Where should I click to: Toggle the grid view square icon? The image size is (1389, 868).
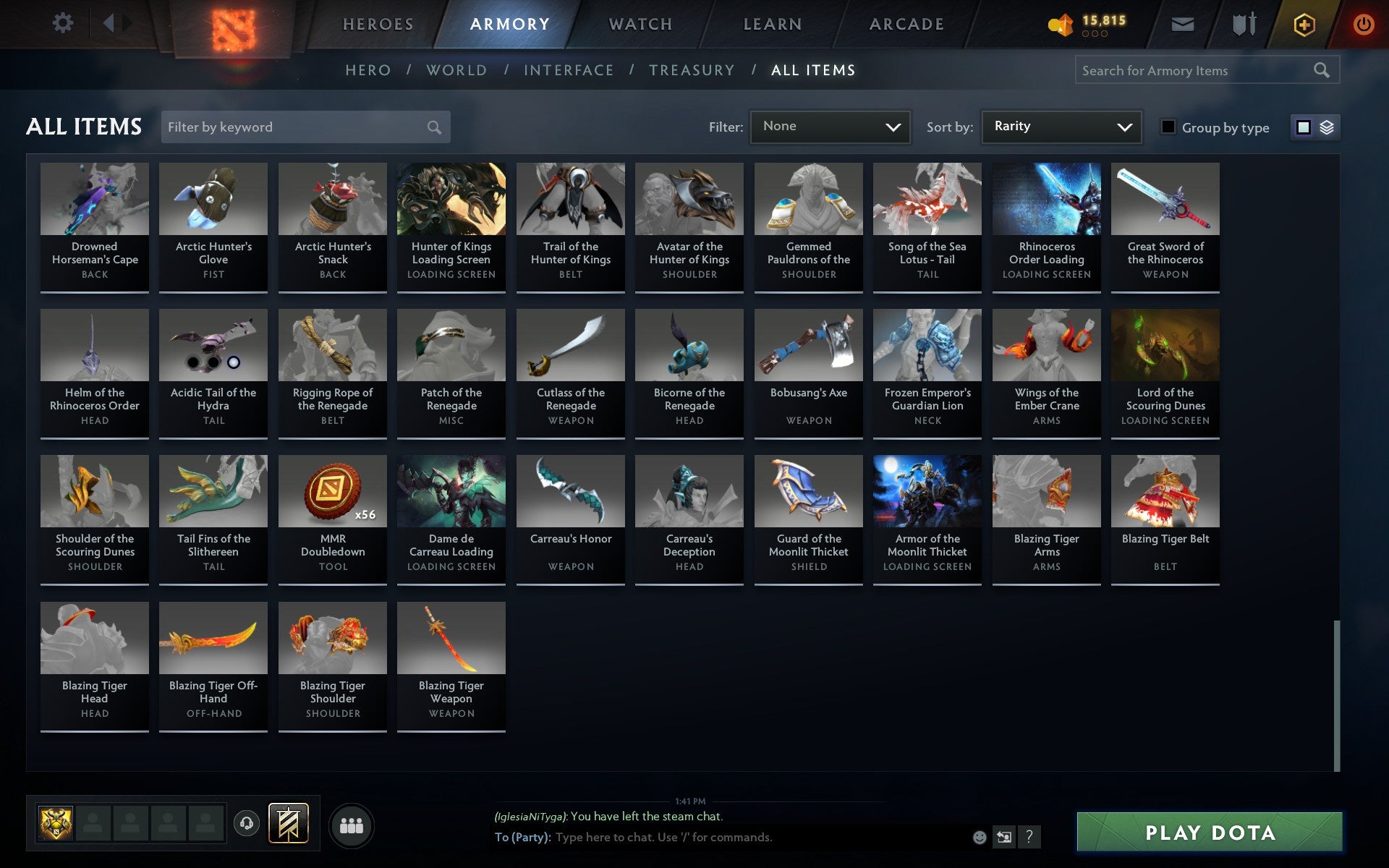(x=1304, y=127)
